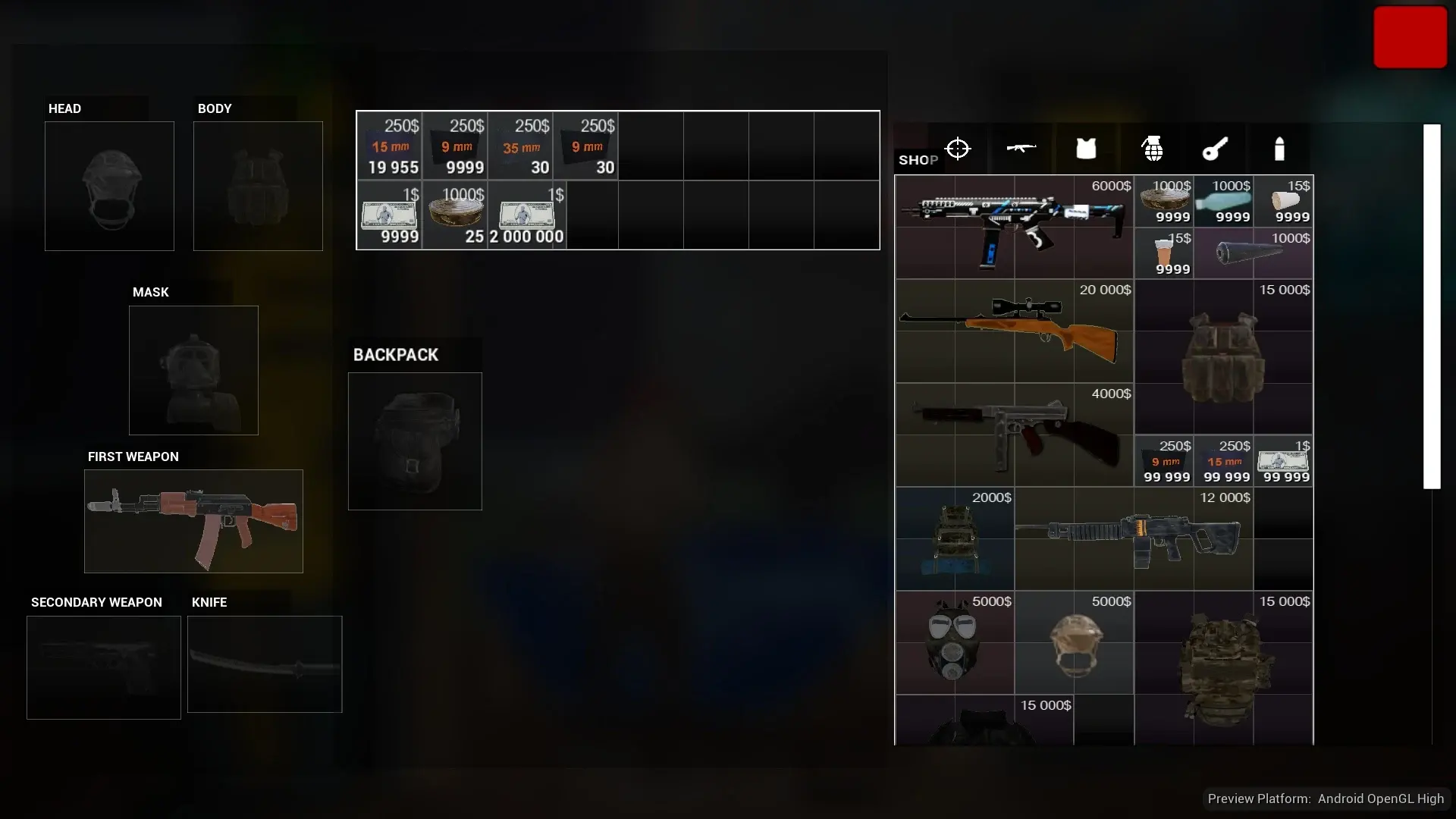Show the grenade shop category
Viewport: 1456px width, 819px height.
click(x=1153, y=149)
